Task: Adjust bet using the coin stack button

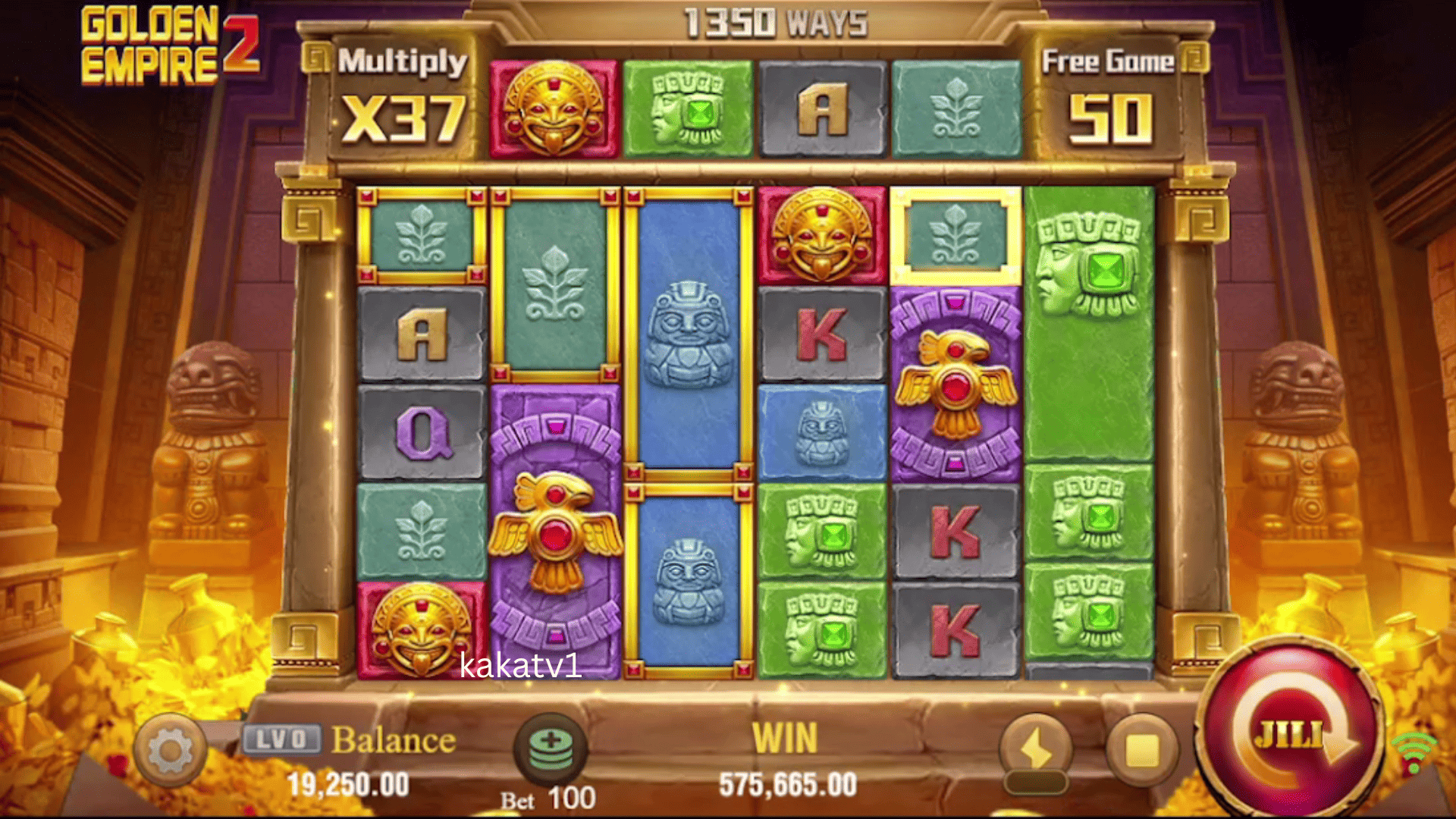Action: [551, 748]
